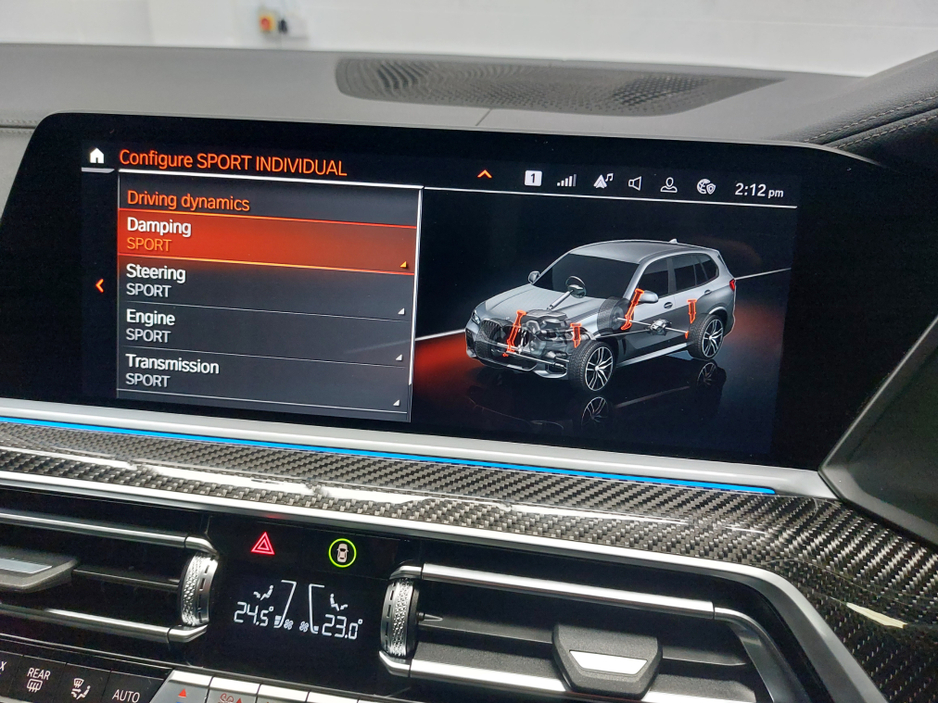
Task: Open the driver profile person icon
Action: pos(669,185)
